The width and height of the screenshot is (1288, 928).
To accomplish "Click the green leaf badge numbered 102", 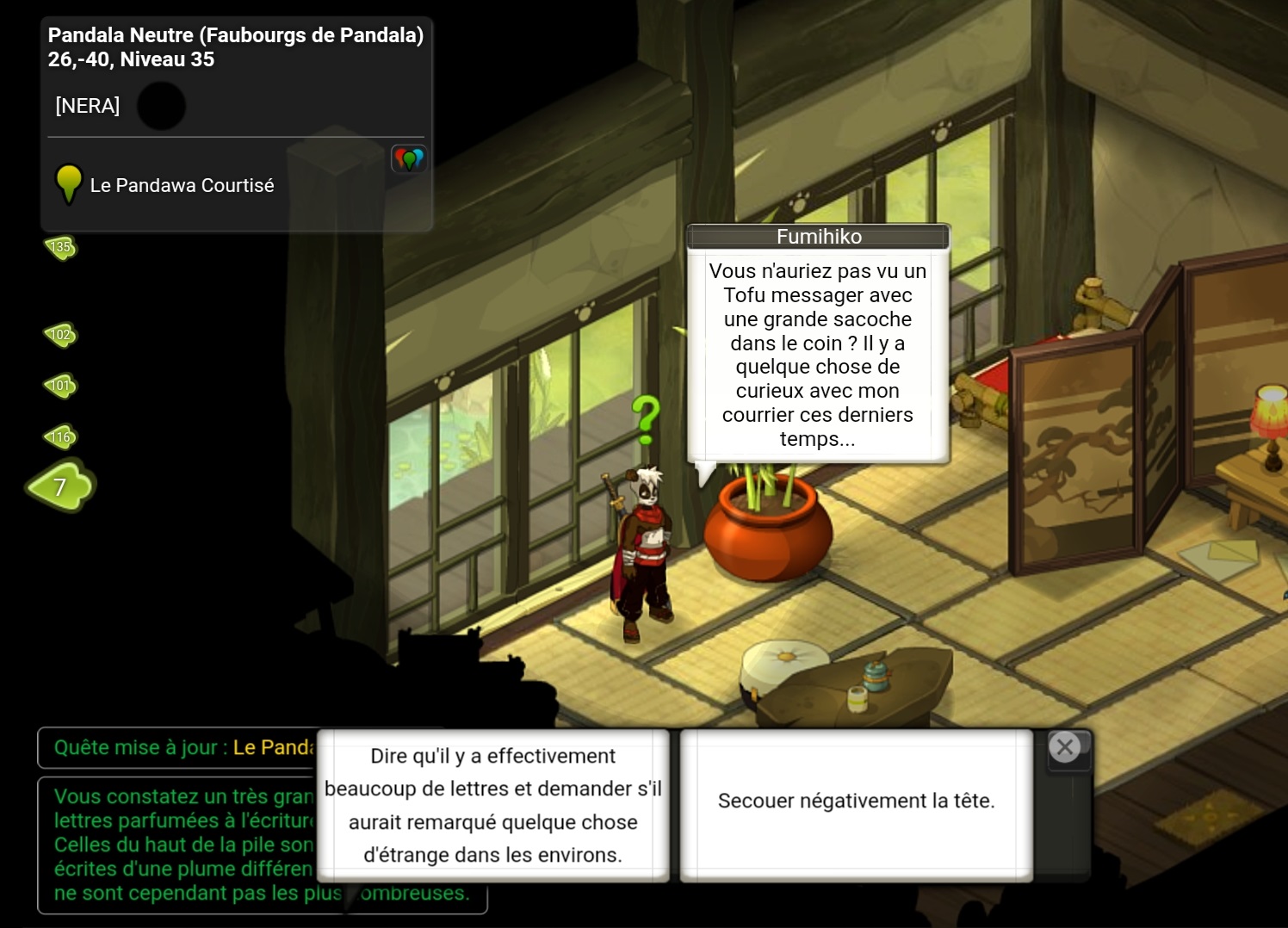I will coord(60,335).
